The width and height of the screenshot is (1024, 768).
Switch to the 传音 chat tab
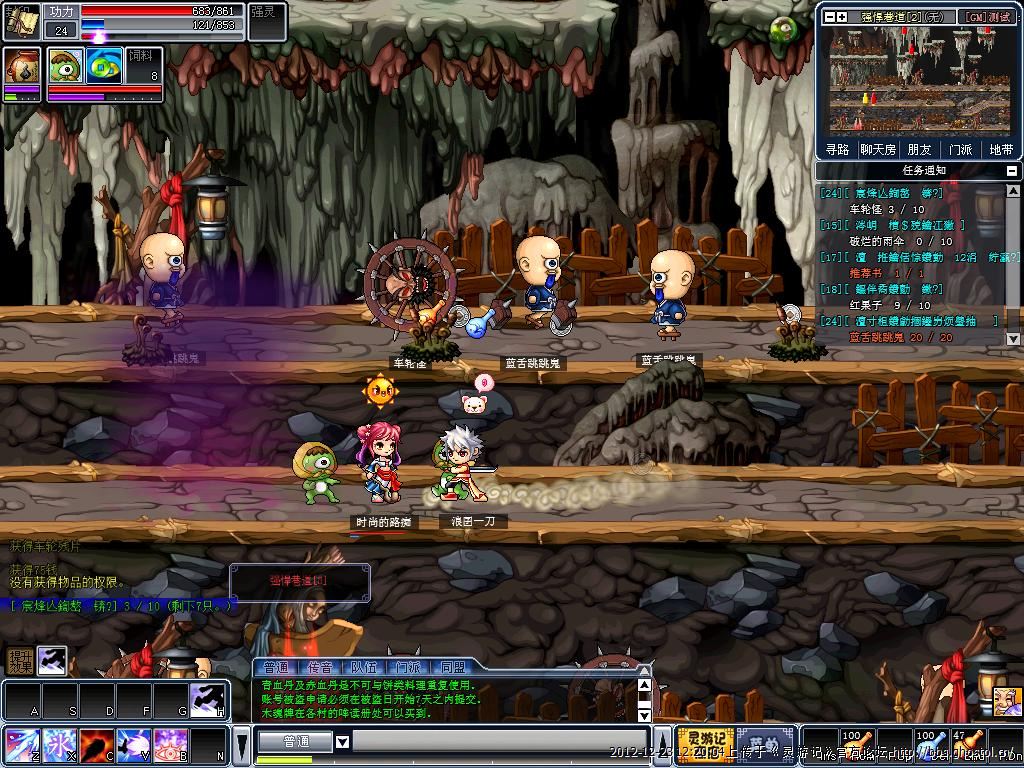(321, 667)
